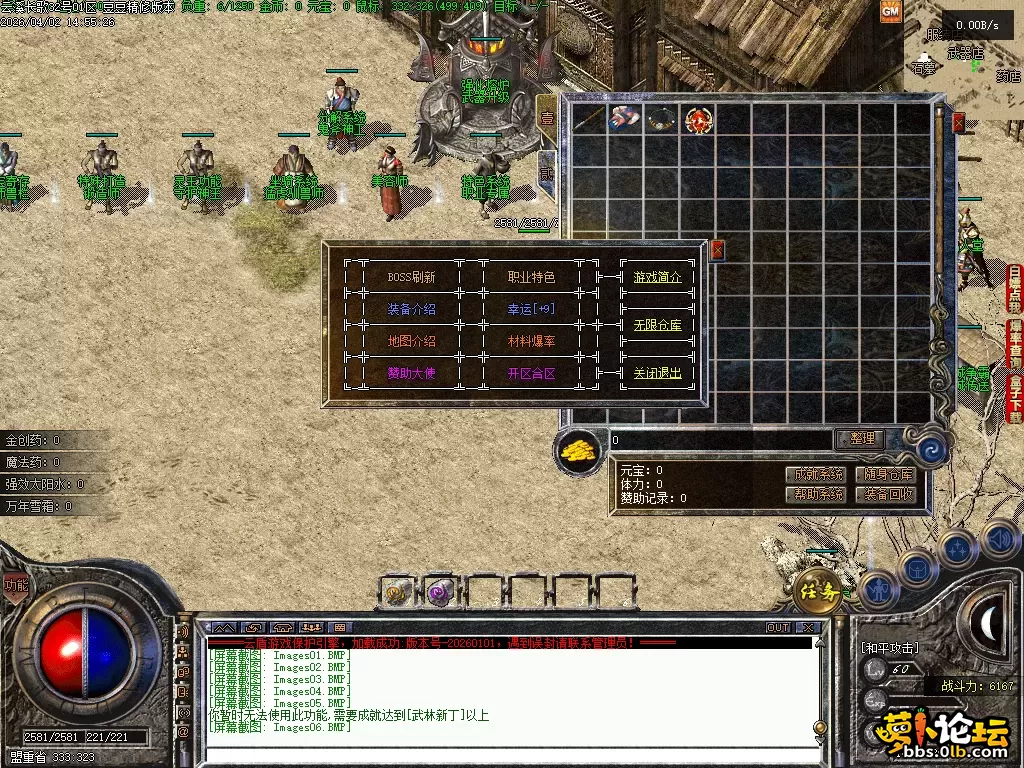Viewport: 1024px width, 768px height.
Task: Open the 无限仓库 link
Action: coord(657,325)
